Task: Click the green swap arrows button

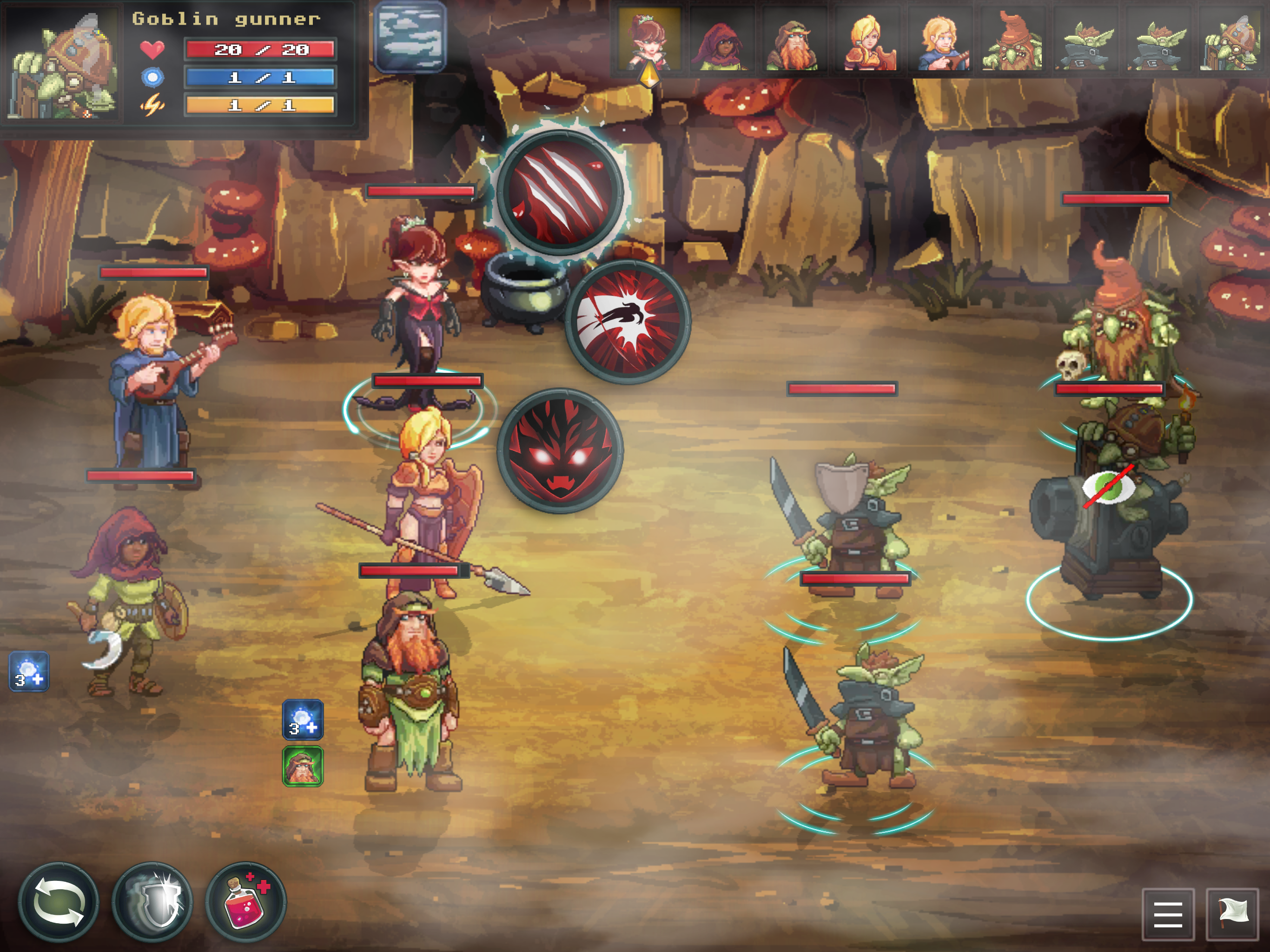Action: [x=58, y=902]
